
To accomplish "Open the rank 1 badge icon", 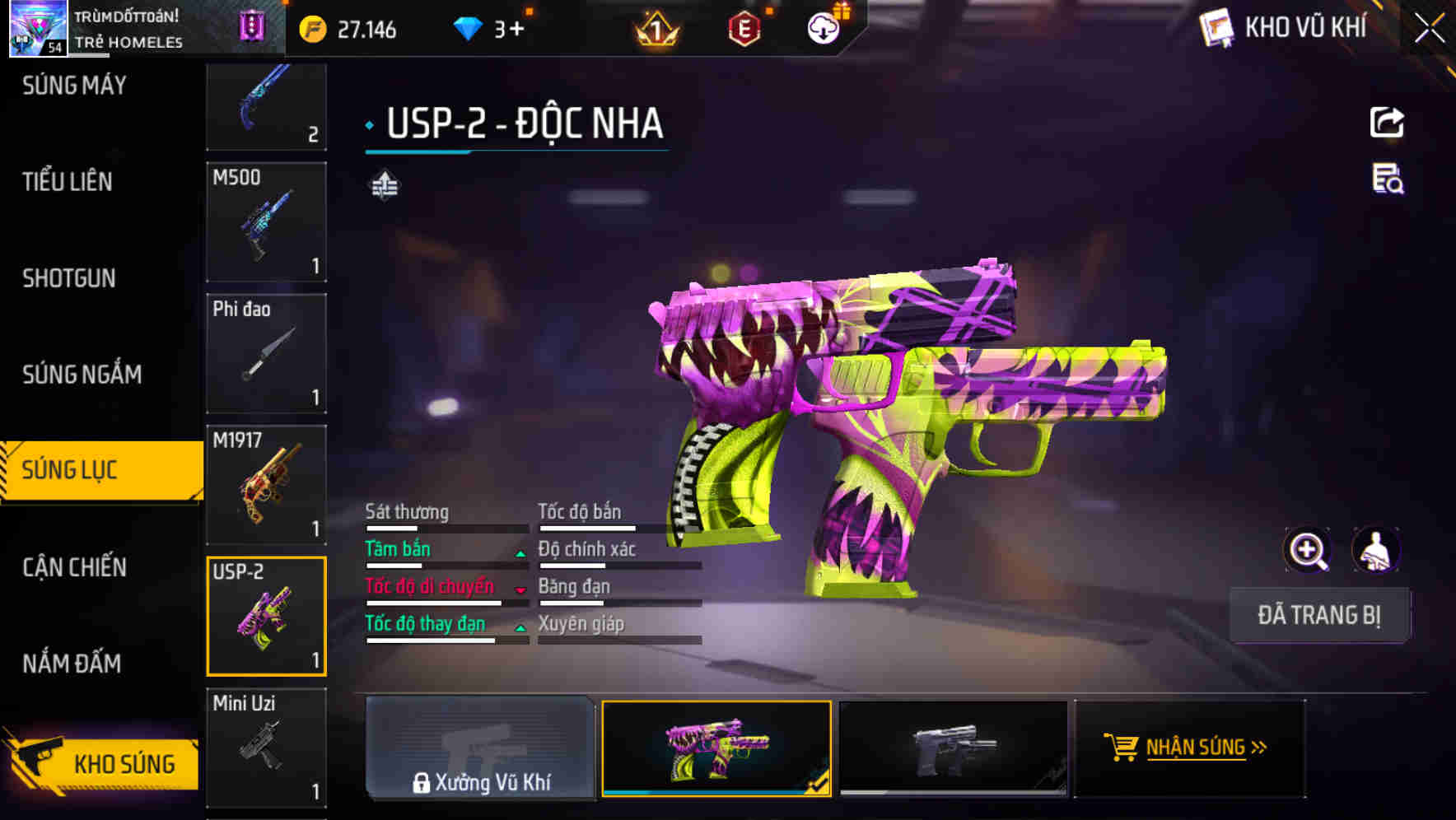I will tap(655, 29).
